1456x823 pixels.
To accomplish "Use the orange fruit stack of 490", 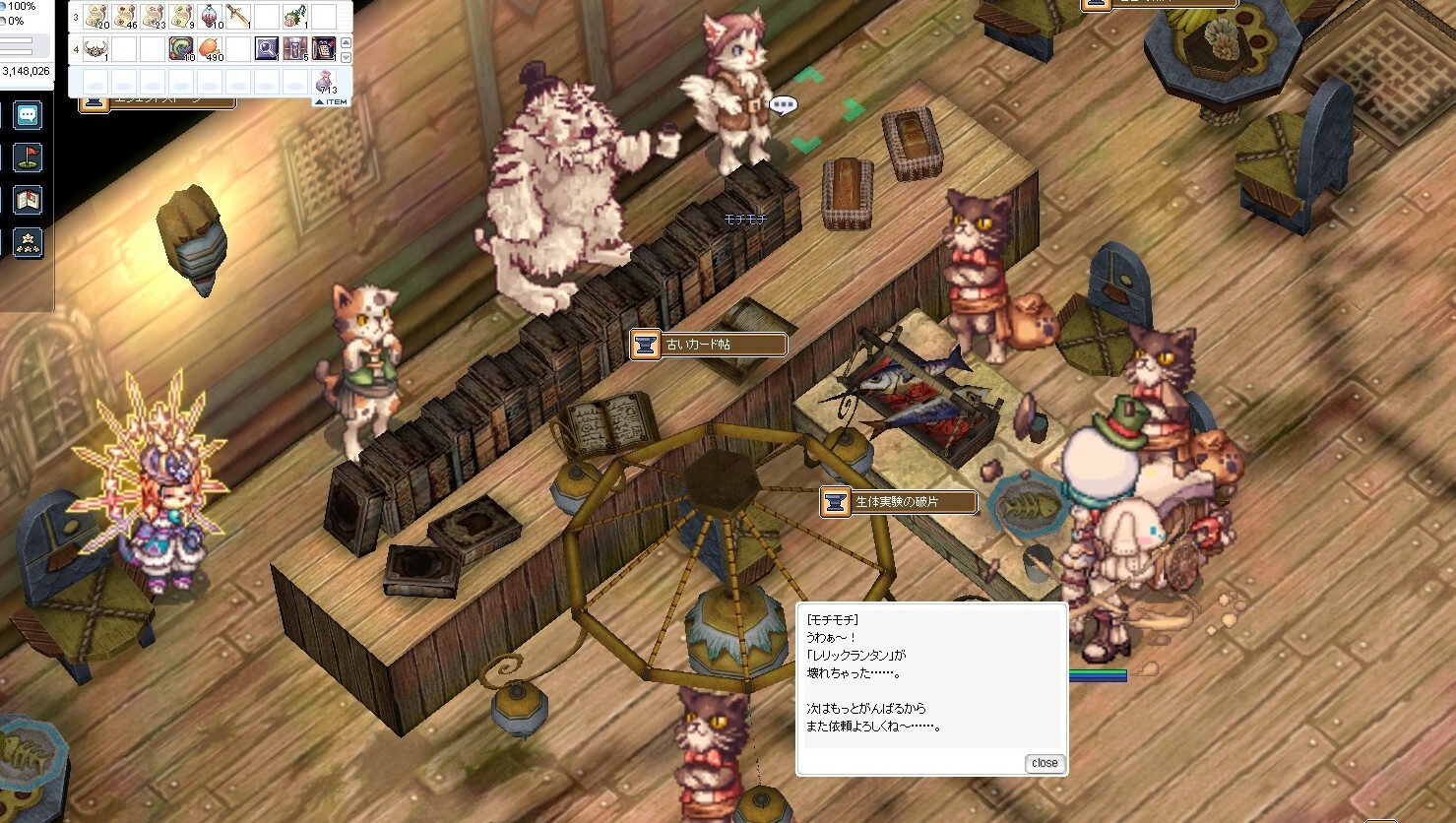I will (x=211, y=48).
